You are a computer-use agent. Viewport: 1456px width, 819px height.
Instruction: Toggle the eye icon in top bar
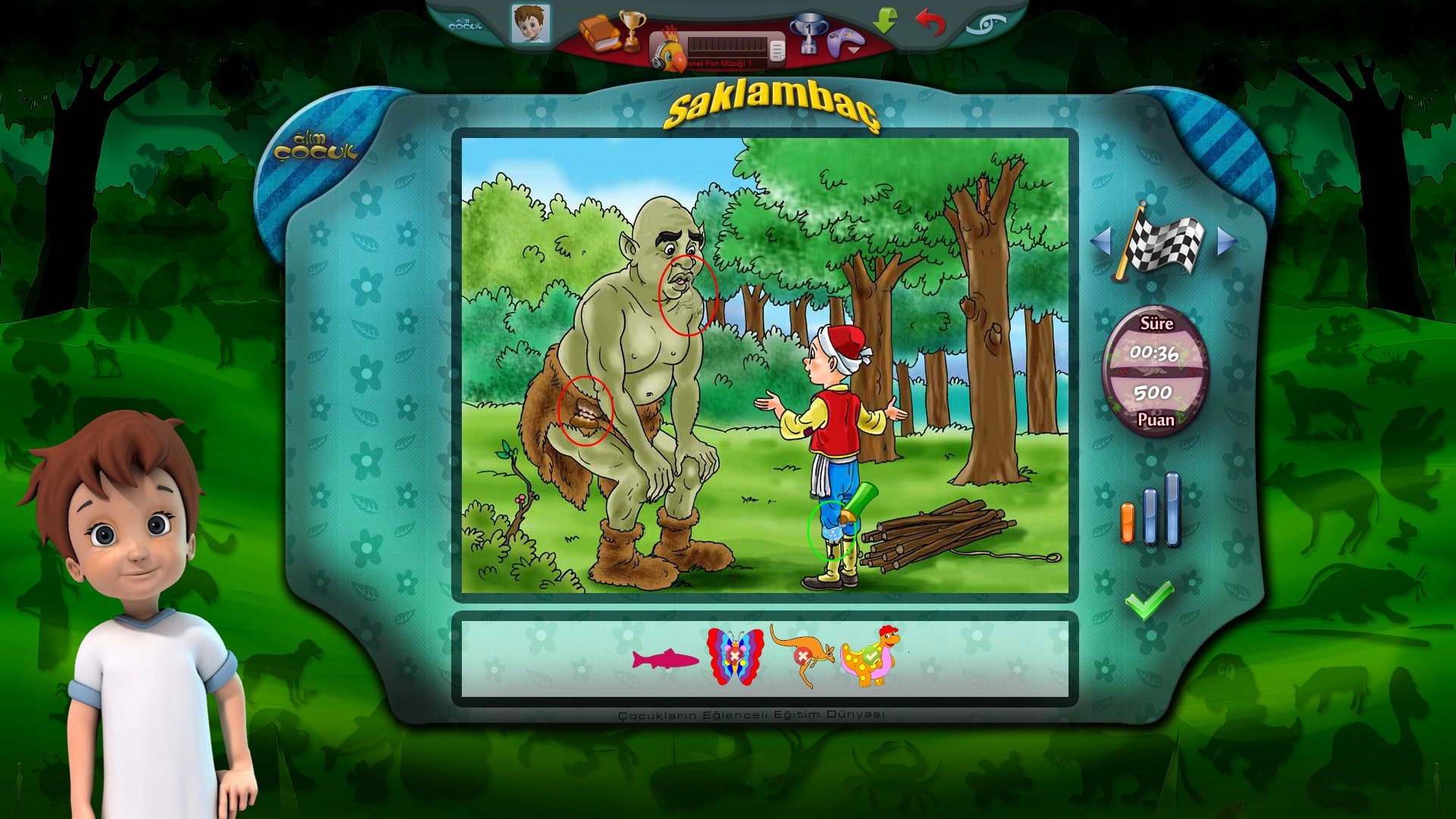pos(986,24)
